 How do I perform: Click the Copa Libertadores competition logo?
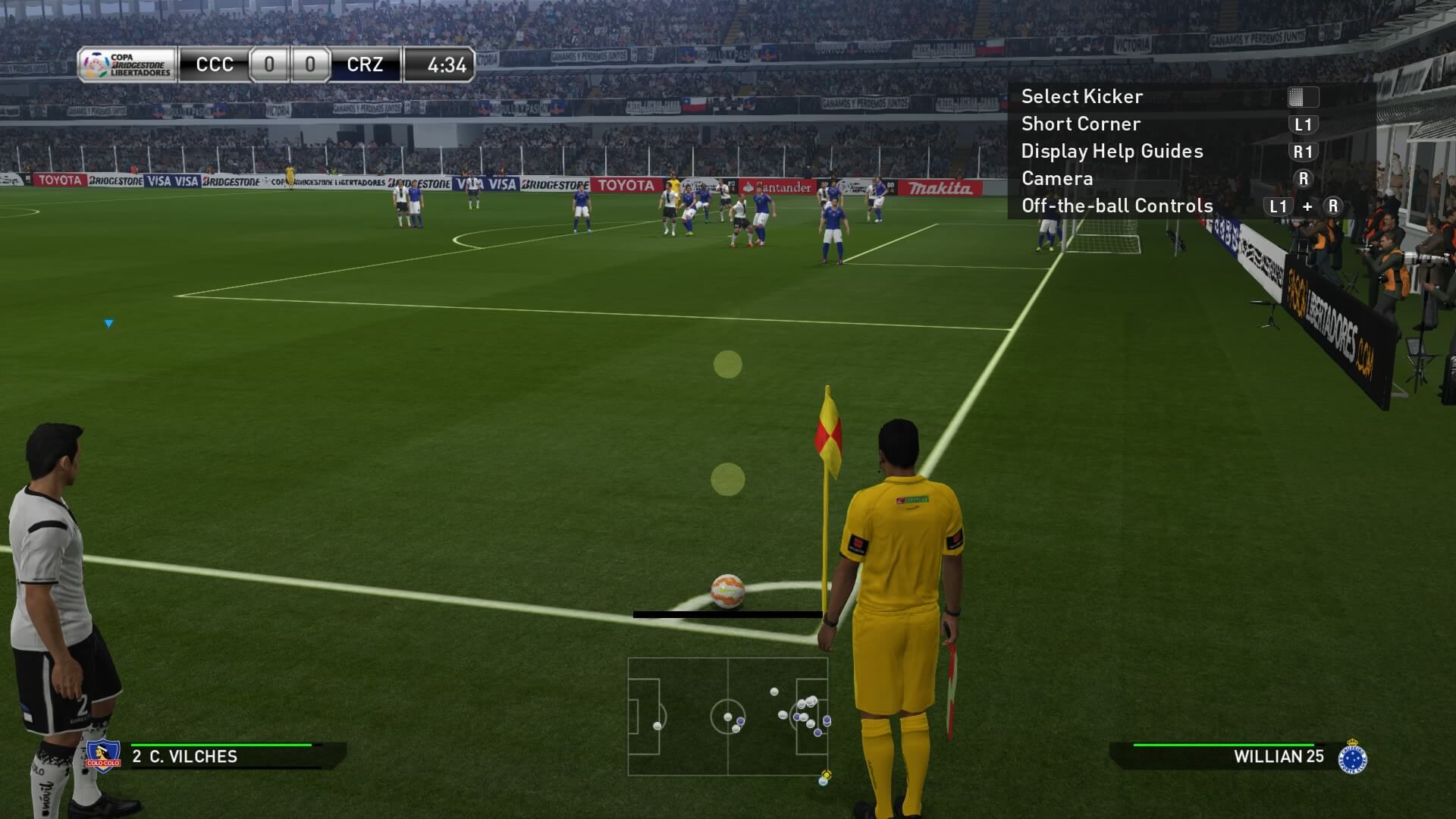127,65
